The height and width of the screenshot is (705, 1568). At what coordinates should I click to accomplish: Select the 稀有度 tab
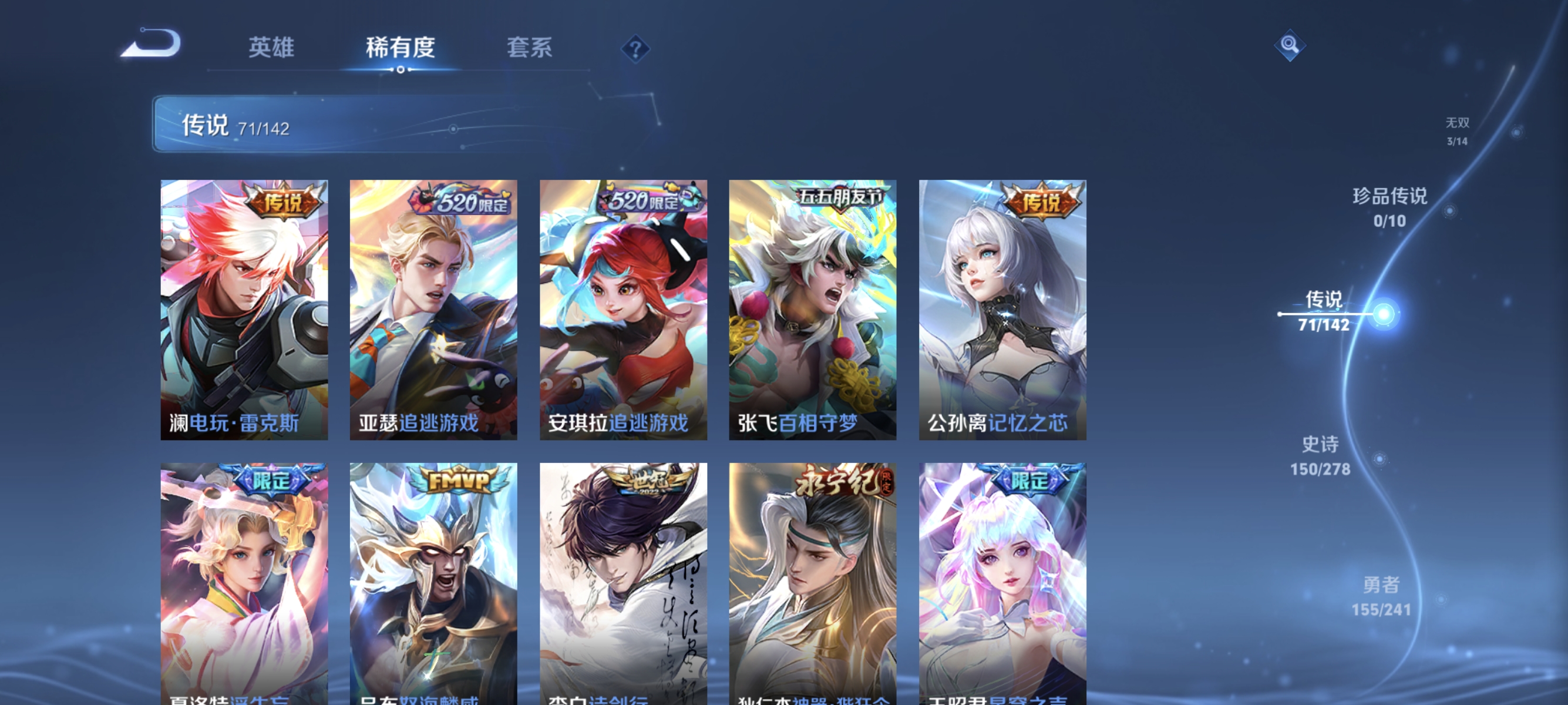401,48
